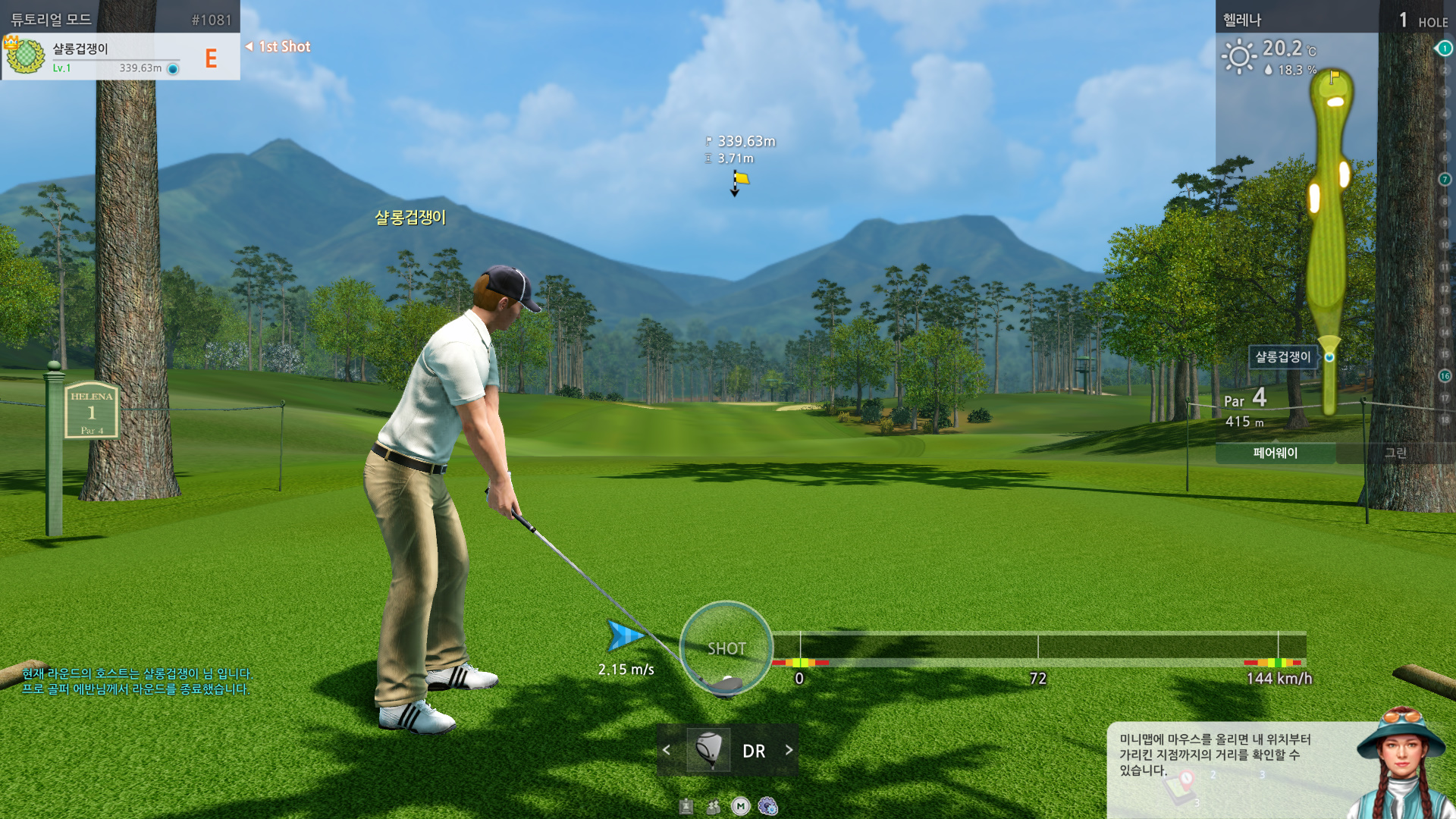
Task: Click the blue wind direction arrow
Action: [625, 636]
